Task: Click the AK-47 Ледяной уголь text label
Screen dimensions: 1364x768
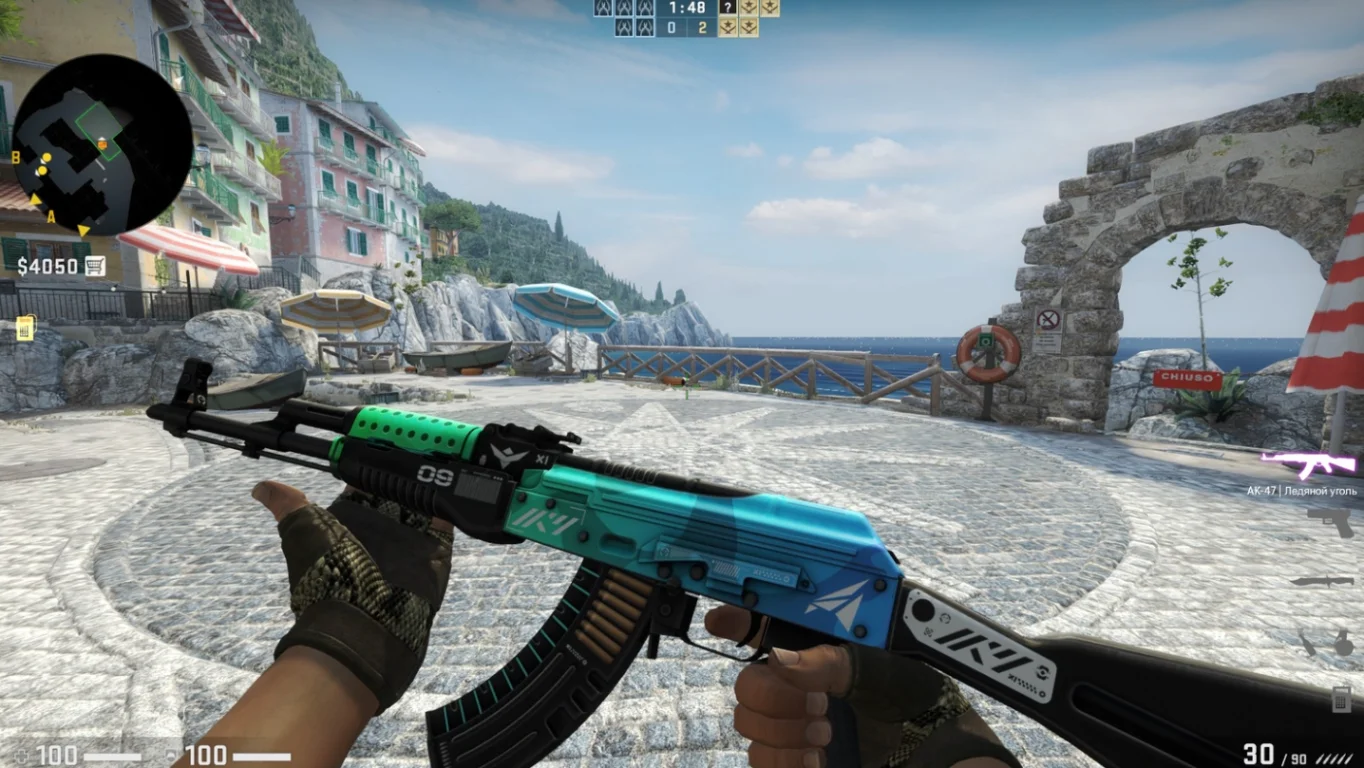Action: (1302, 491)
